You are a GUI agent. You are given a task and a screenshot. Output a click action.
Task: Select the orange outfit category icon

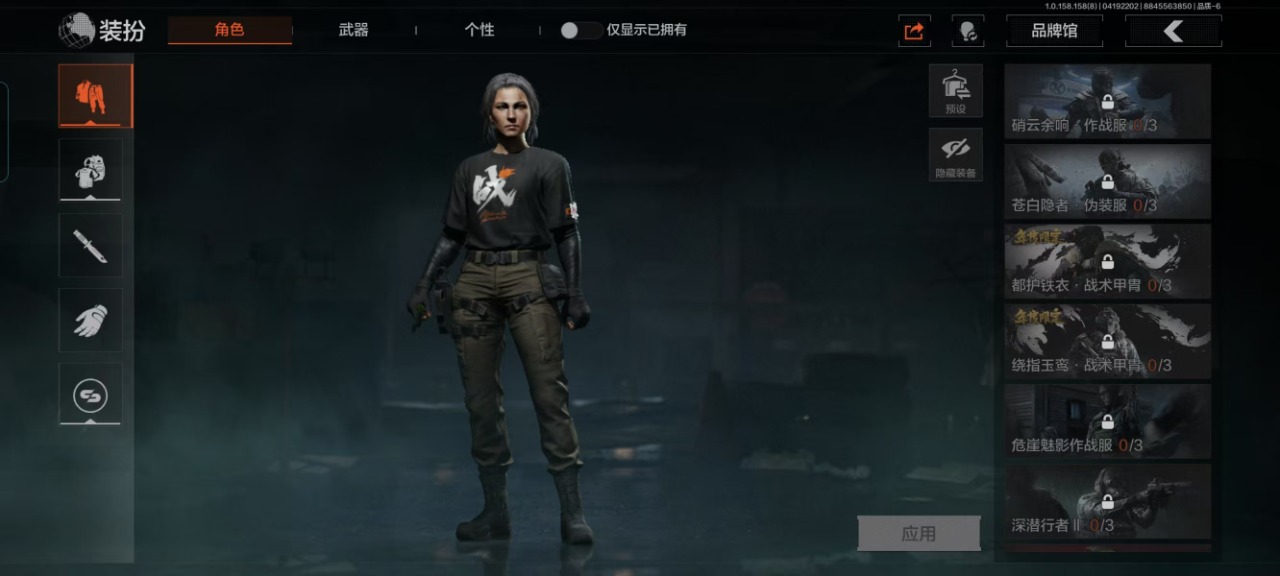[95, 96]
